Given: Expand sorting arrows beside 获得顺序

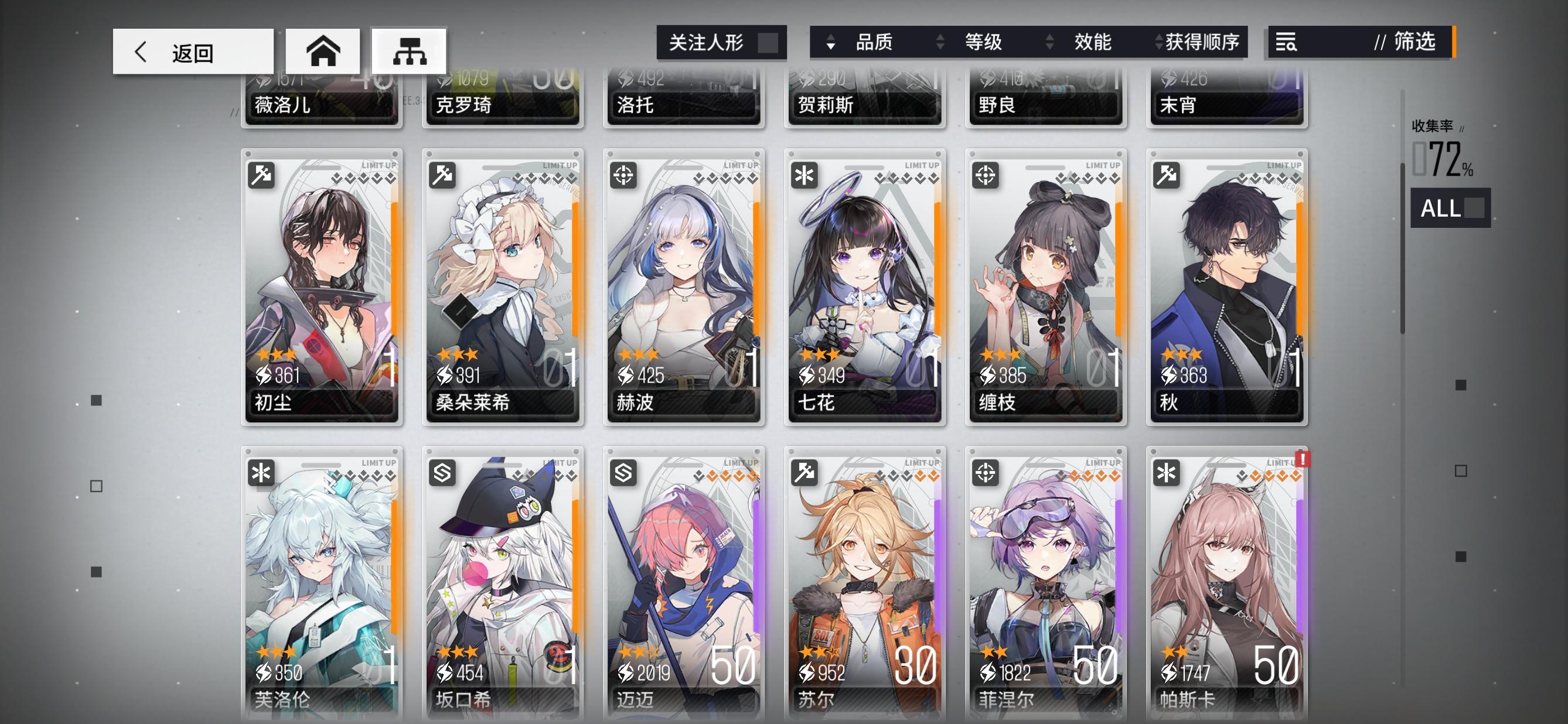Looking at the screenshot, I should click(1158, 43).
